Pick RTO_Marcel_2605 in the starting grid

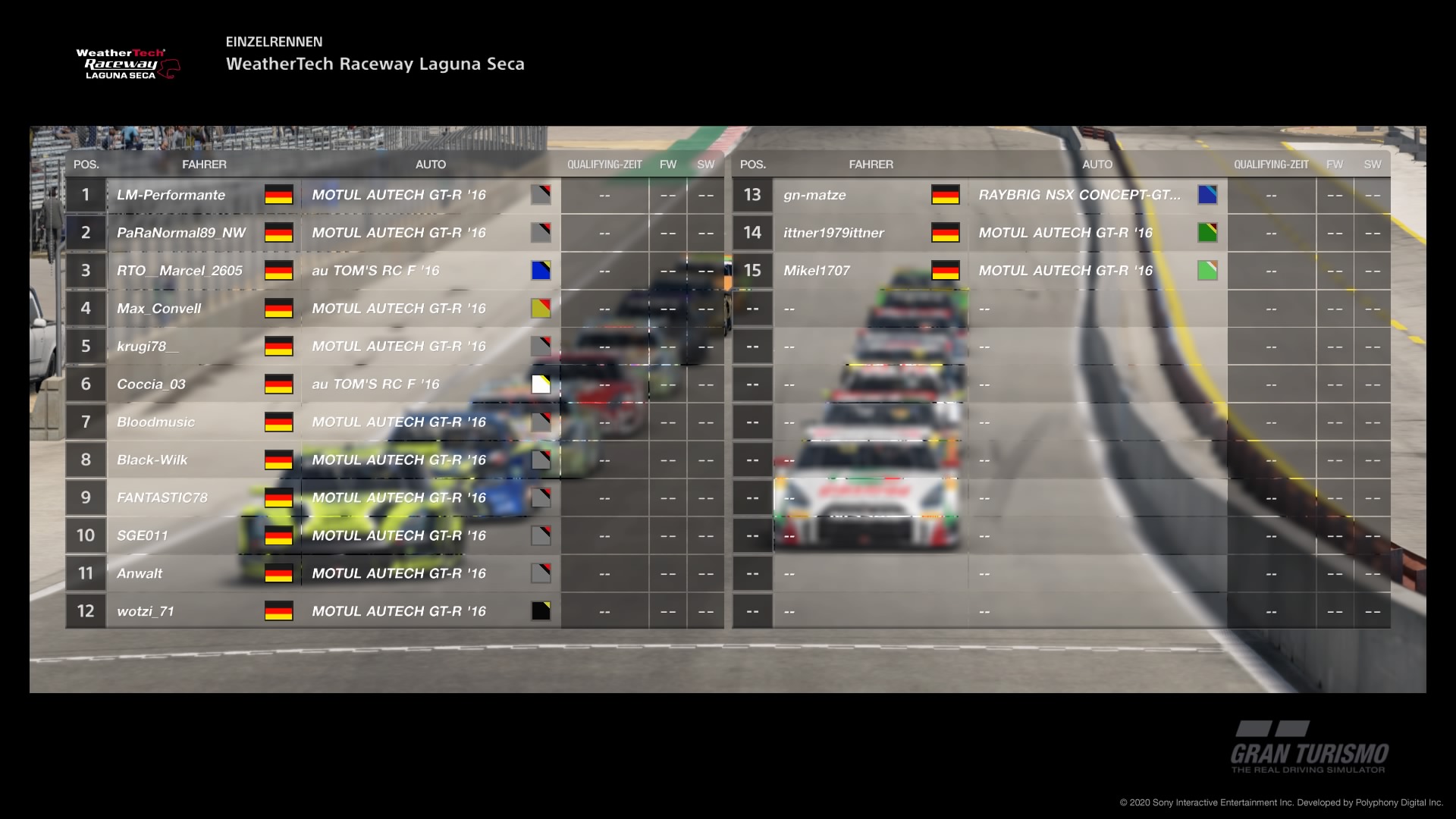180,271
